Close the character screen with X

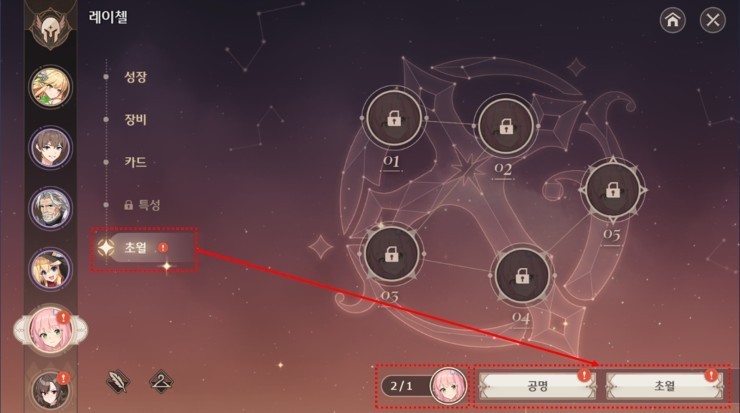tap(712, 19)
